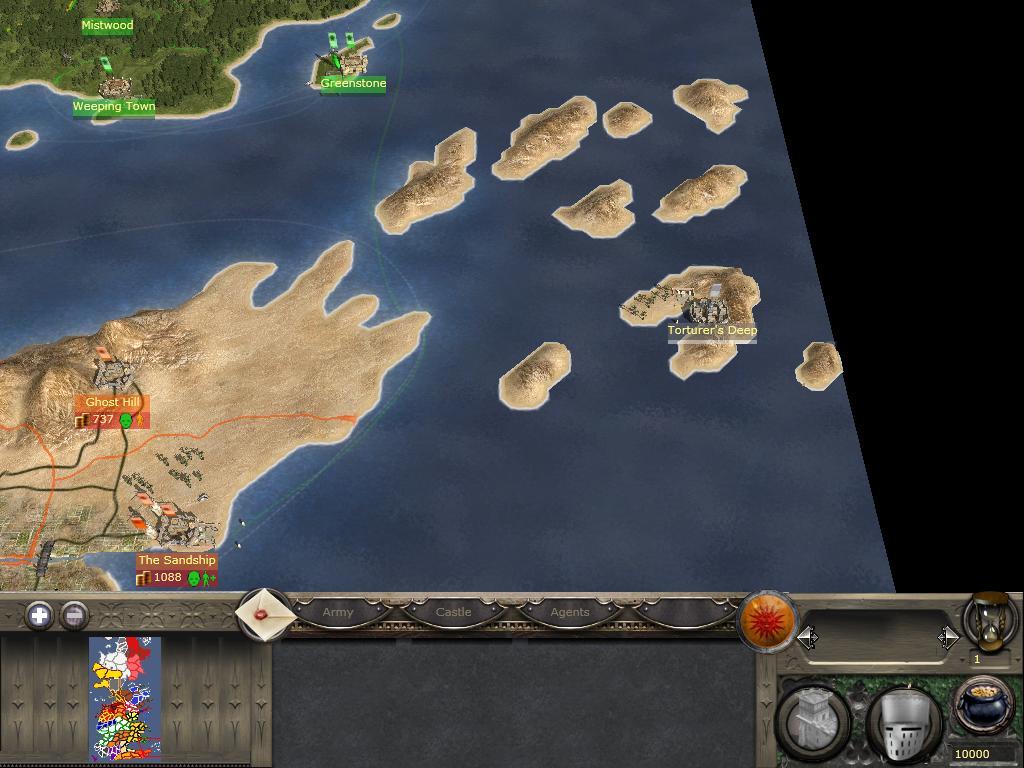Open the message envelope with red seal
This screenshot has height=768, width=1024.
264,614
